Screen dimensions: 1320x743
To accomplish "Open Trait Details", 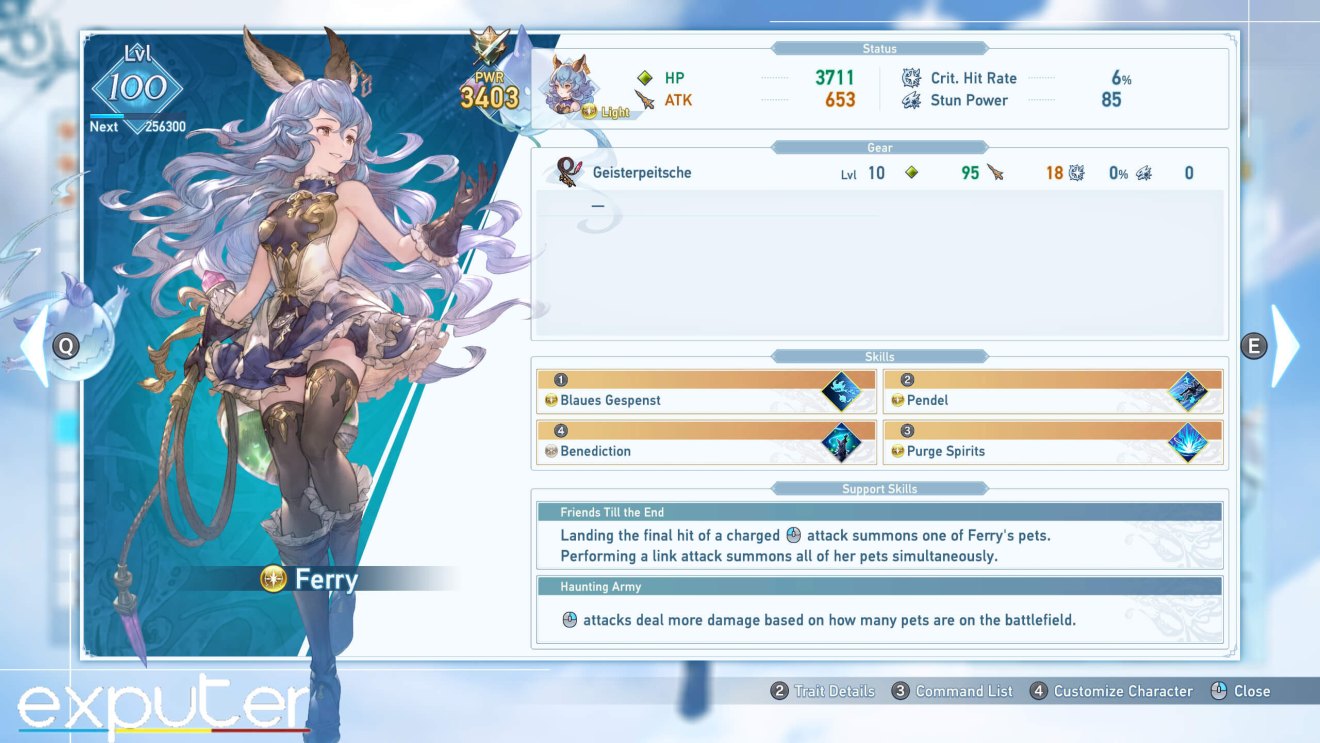I will pyautogui.click(x=822, y=690).
